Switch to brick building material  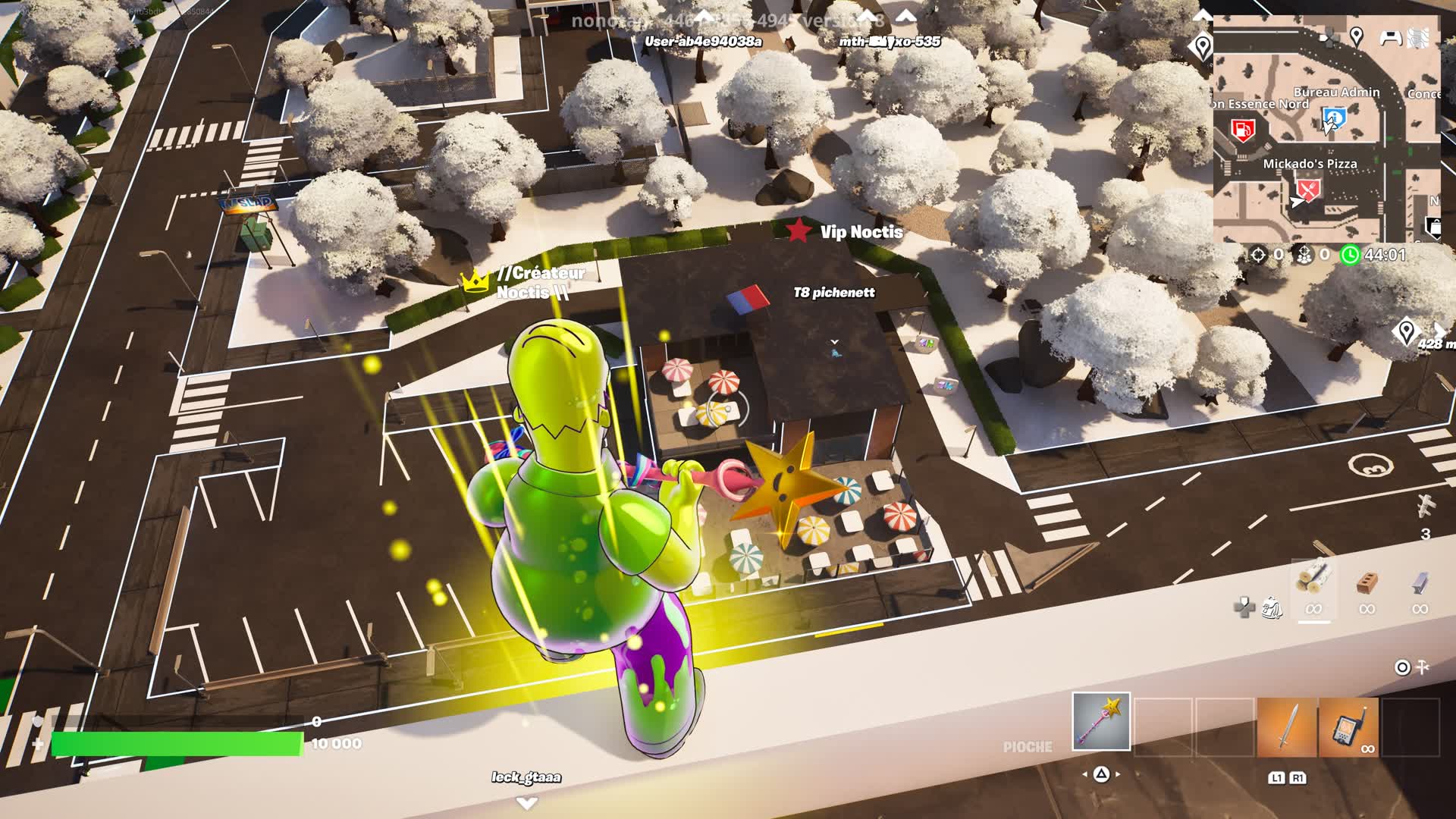coord(1367,582)
